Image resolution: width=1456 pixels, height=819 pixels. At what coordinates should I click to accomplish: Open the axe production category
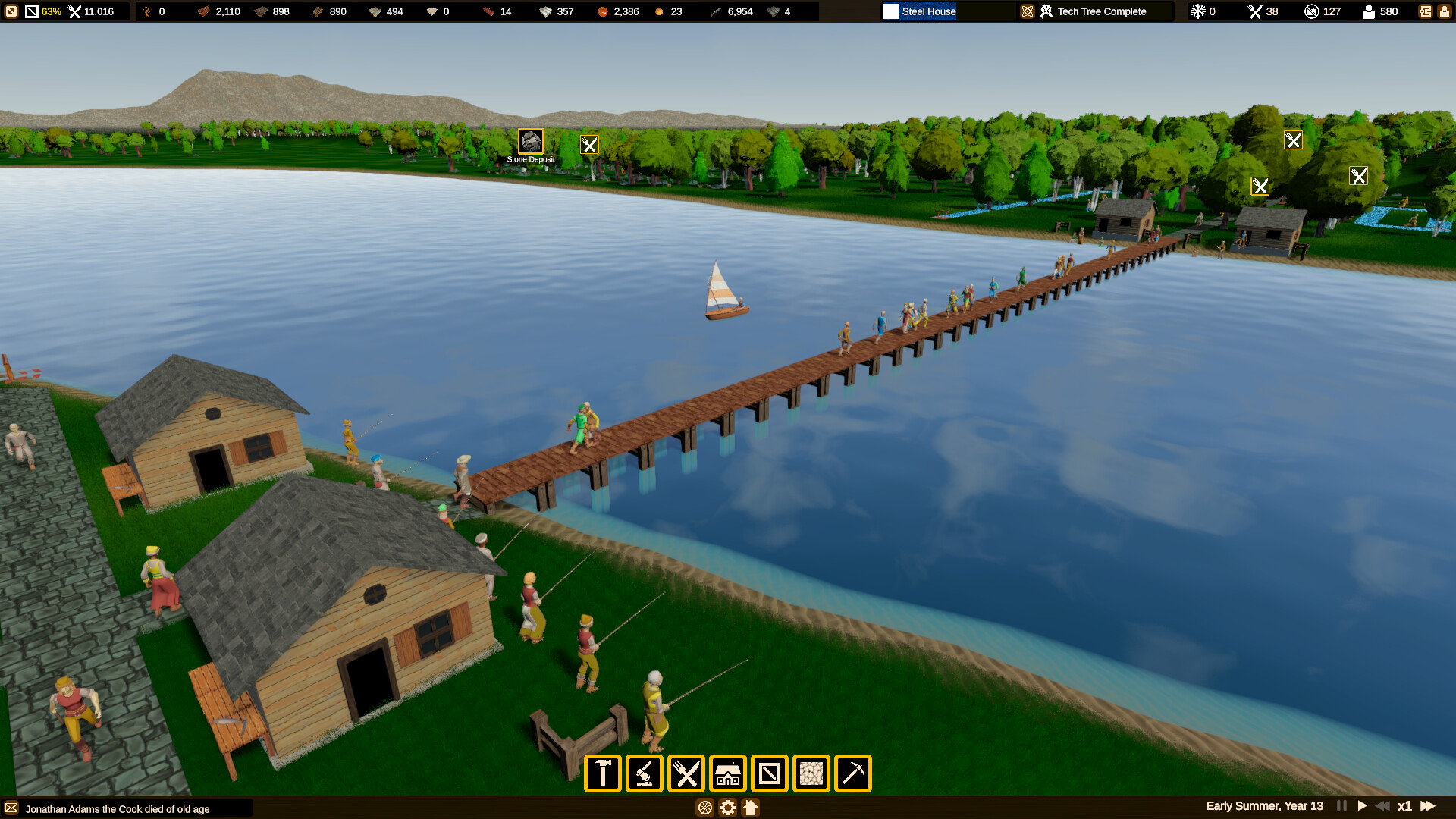point(645,773)
